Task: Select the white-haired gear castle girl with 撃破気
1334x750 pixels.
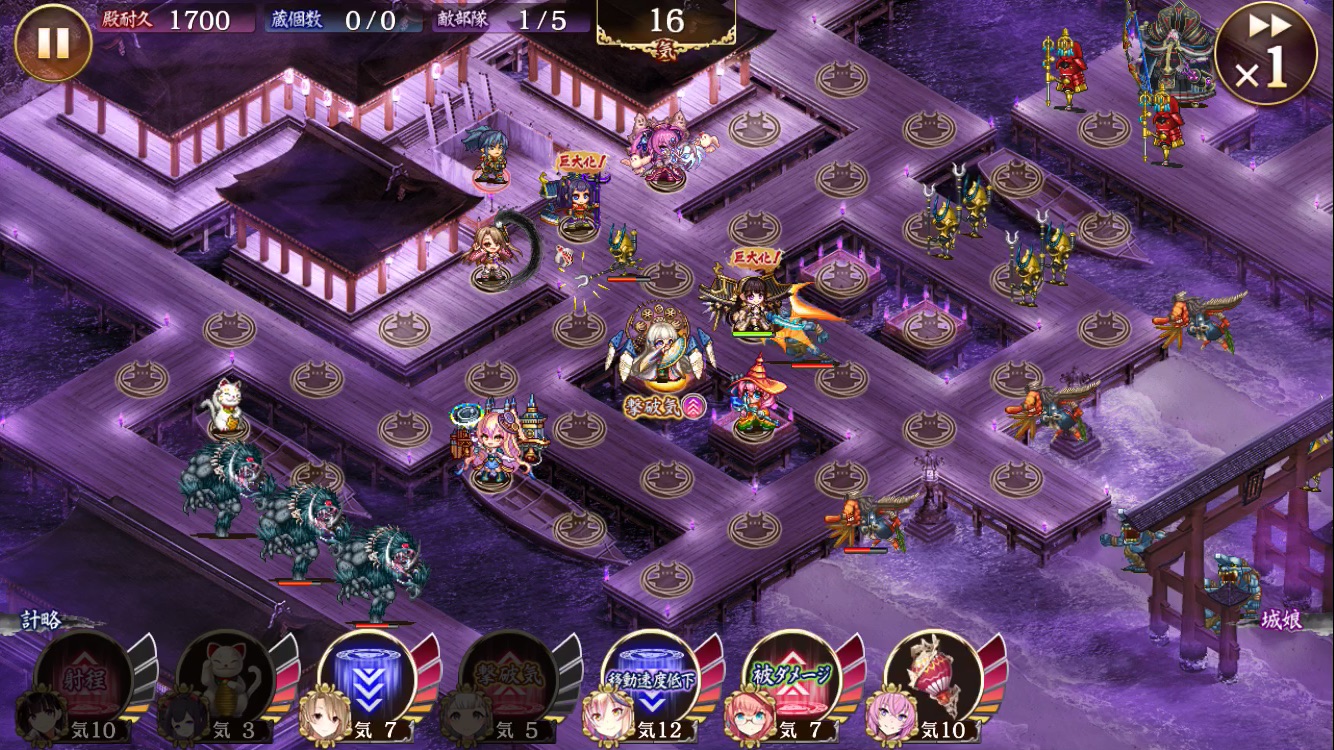Action: 662,350
